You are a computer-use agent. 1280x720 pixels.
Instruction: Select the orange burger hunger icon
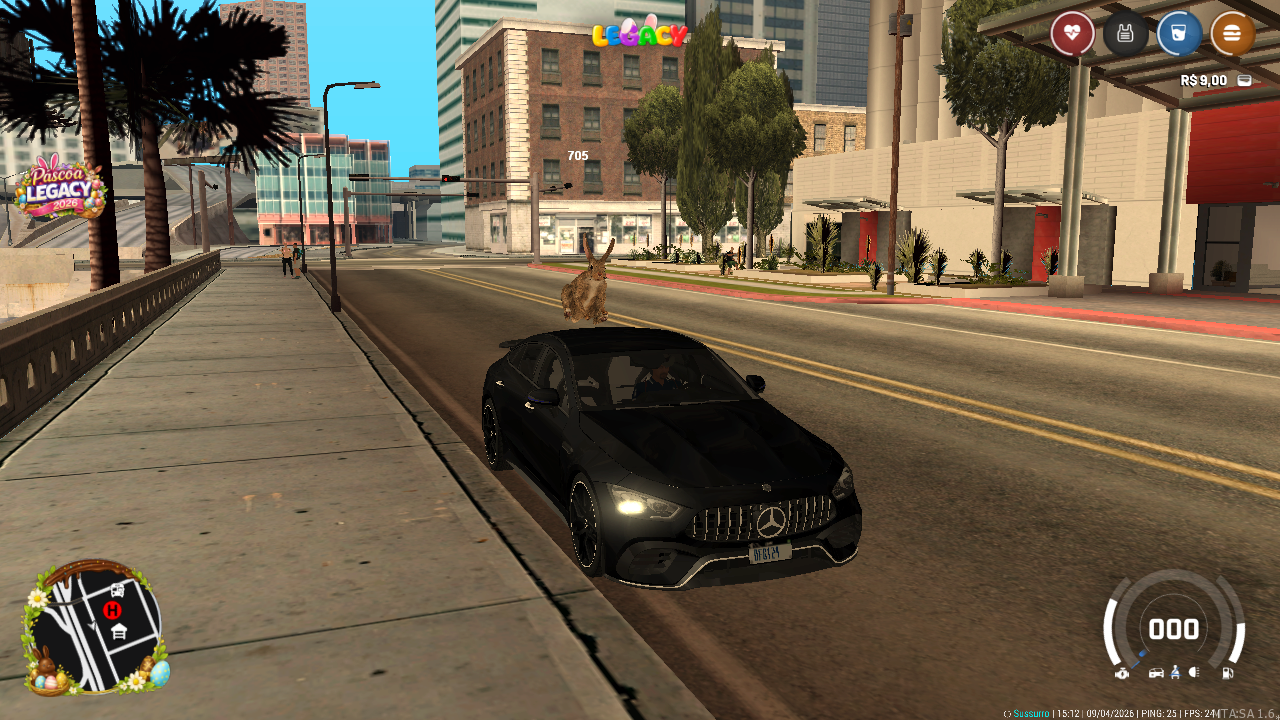1232,34
